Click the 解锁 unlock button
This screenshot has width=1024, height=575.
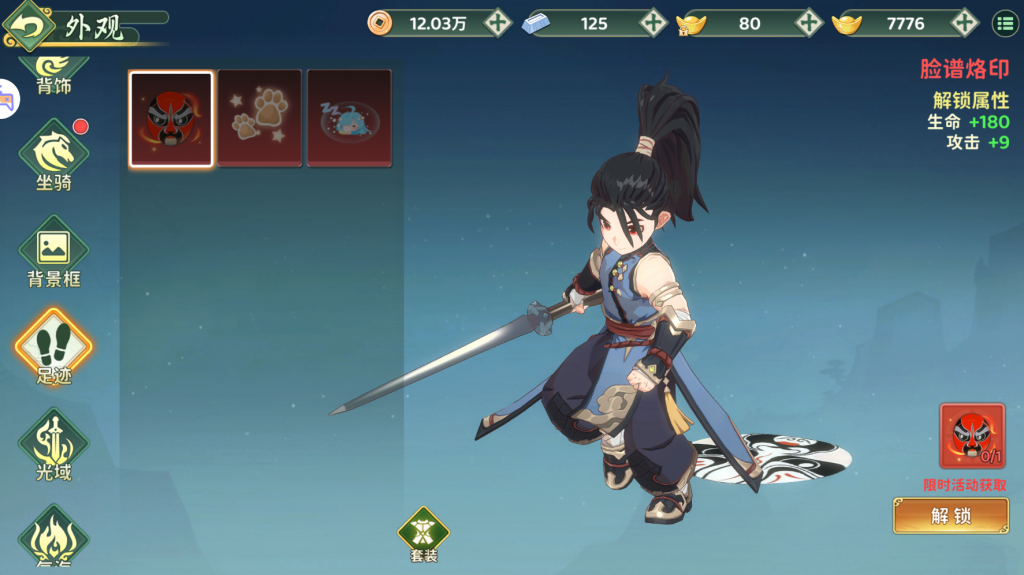coord(950,516)
